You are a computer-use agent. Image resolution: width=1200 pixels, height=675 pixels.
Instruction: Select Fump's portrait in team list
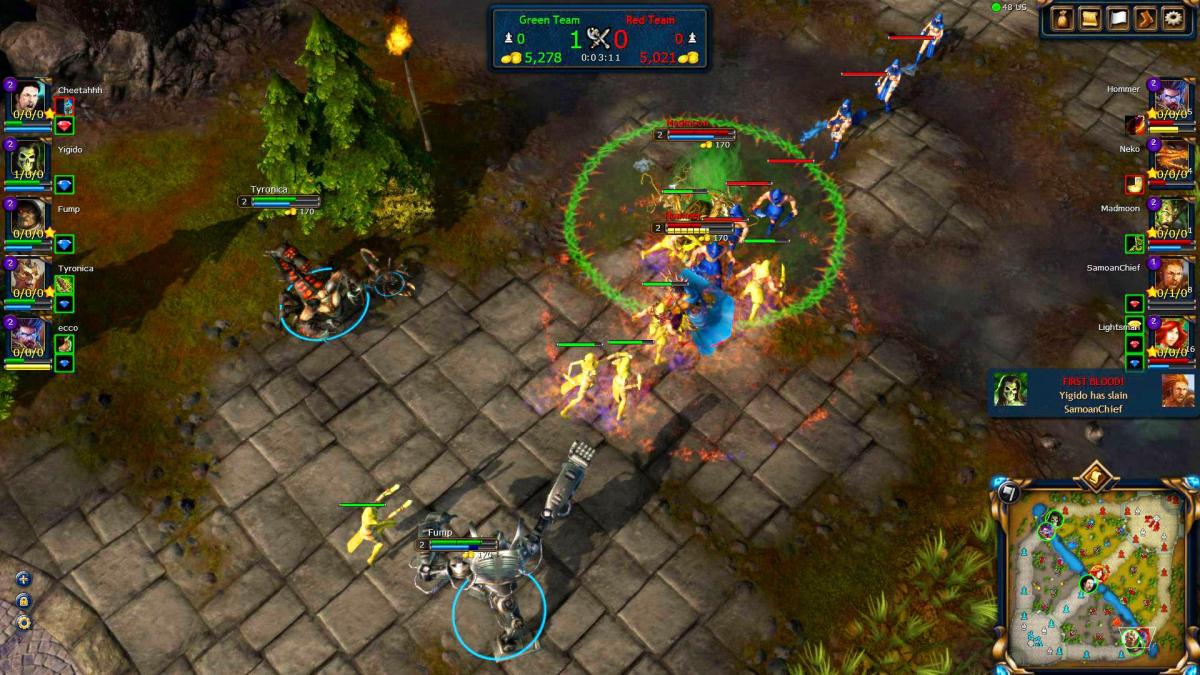[x=25, y=219]
